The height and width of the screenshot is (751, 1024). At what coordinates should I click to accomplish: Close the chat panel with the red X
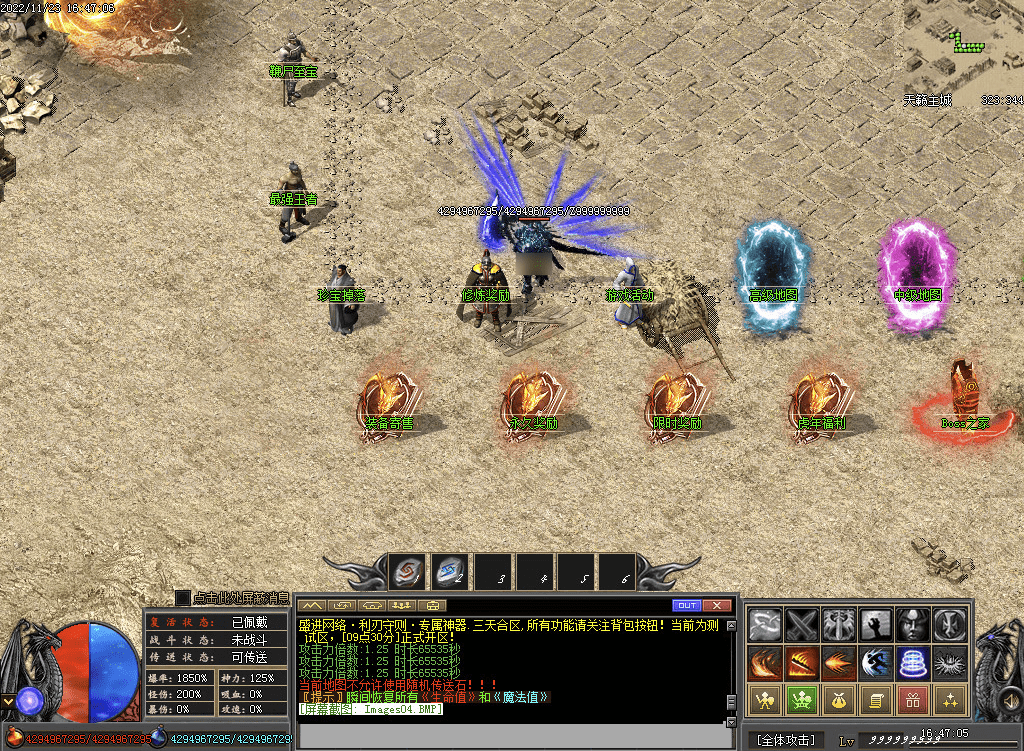(717, 606)
